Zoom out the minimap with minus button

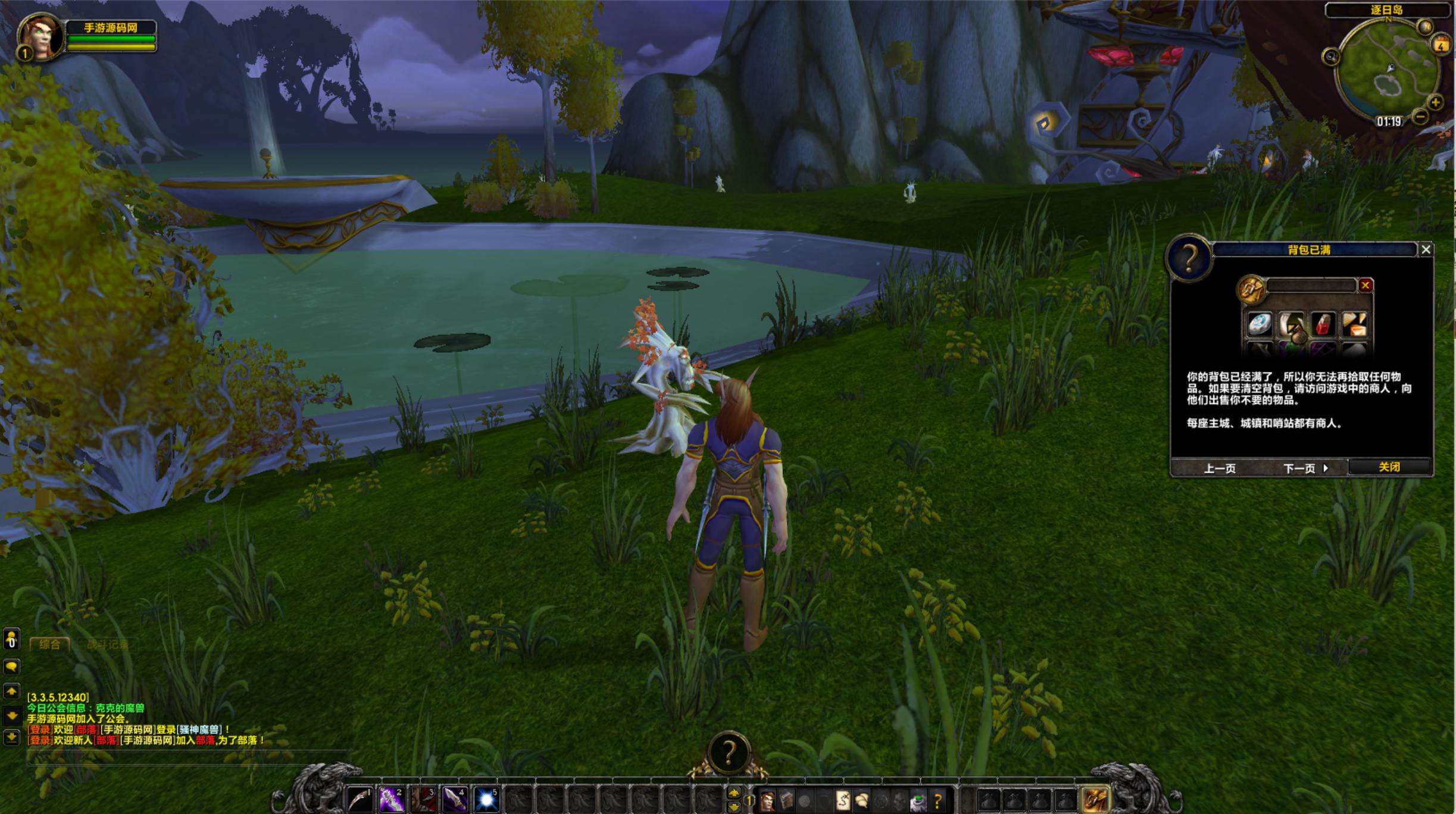pyautogui.click(x=1420, y=117)
